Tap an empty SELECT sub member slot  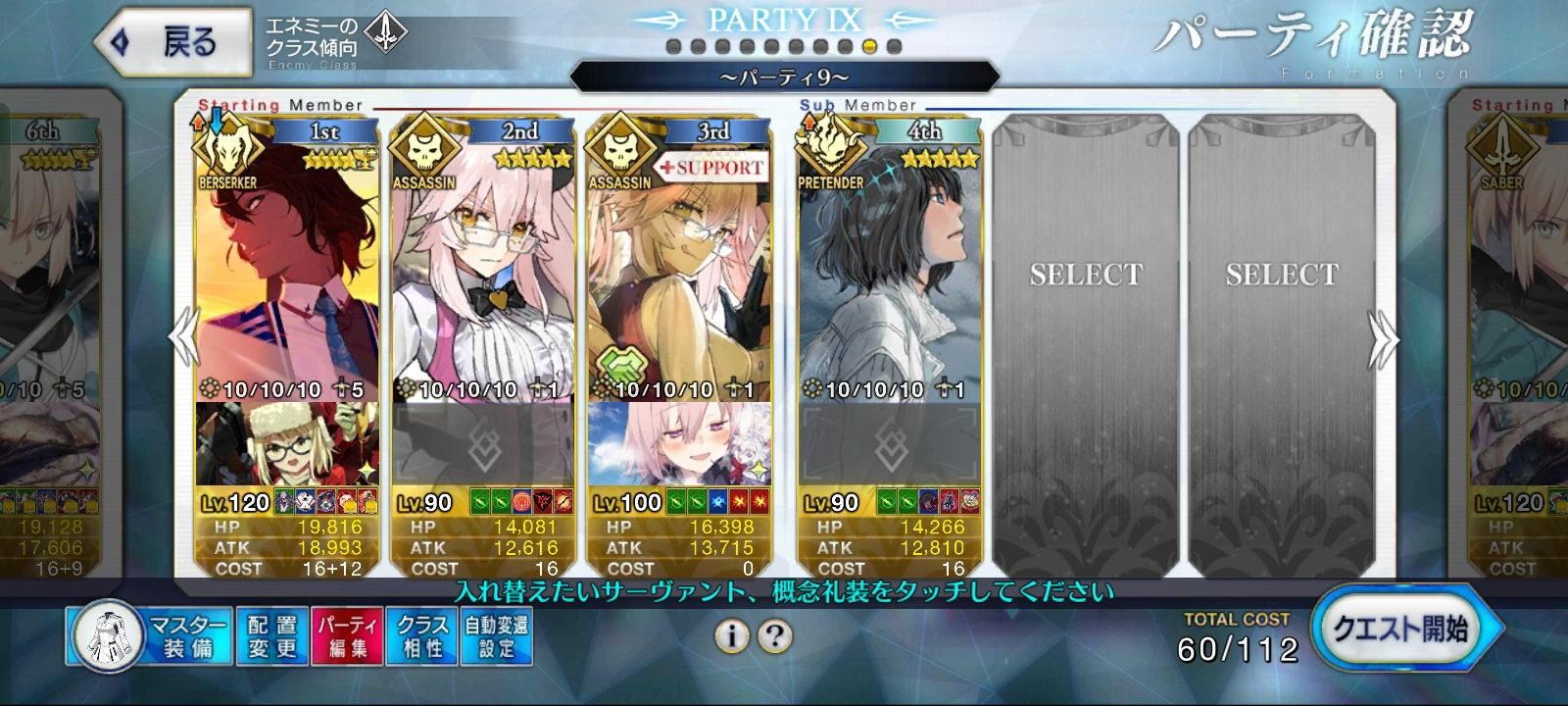click(1086, 275)
